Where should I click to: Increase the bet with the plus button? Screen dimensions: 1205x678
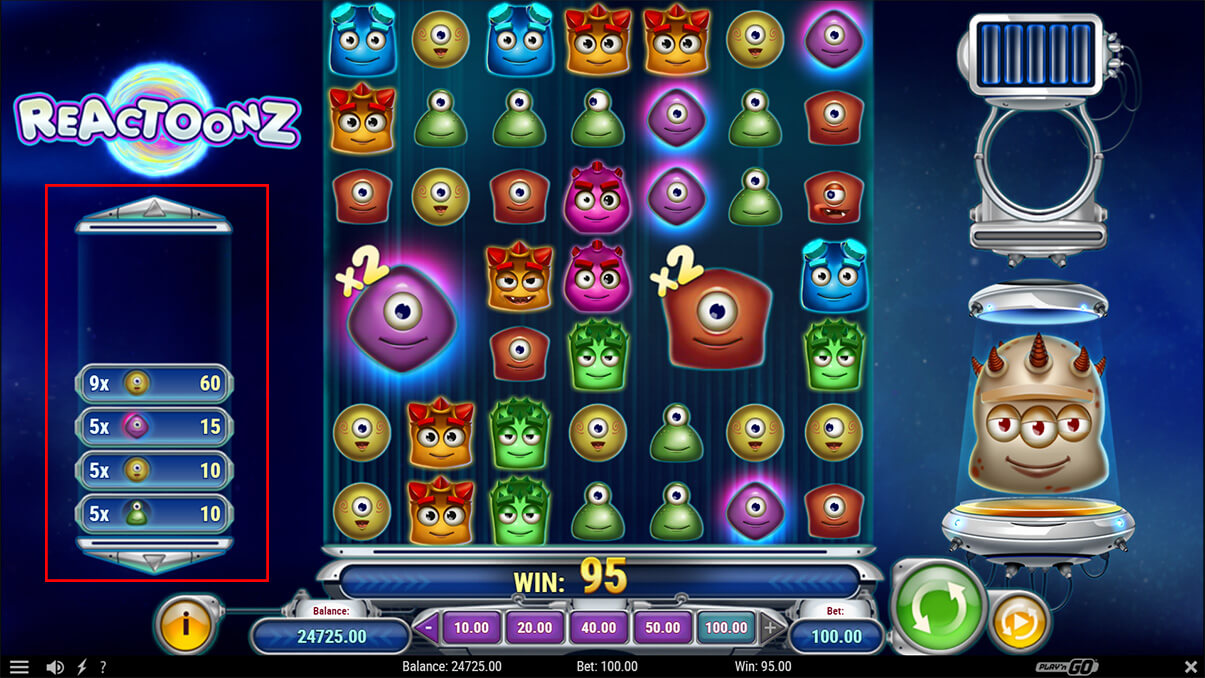tap(770, 628)
